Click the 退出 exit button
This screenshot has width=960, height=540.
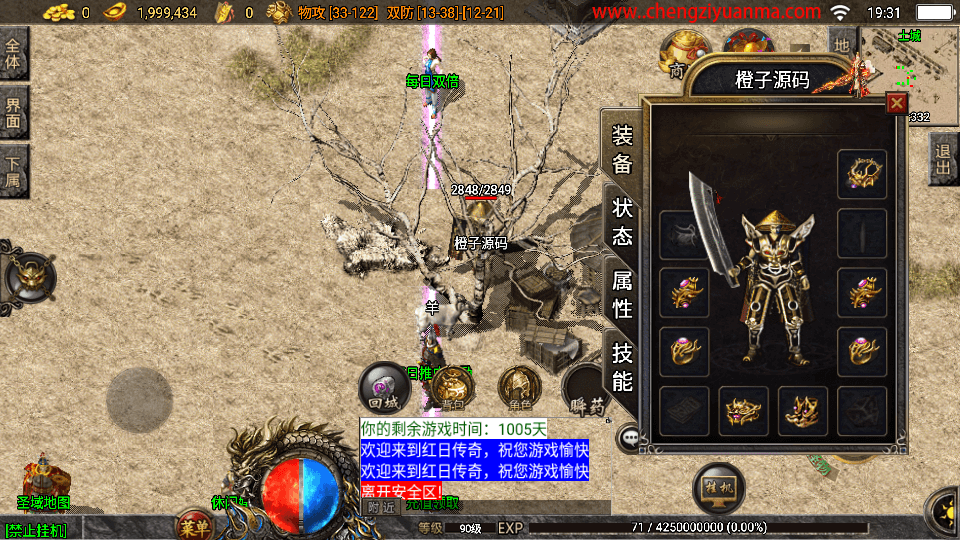coord(943,159)
